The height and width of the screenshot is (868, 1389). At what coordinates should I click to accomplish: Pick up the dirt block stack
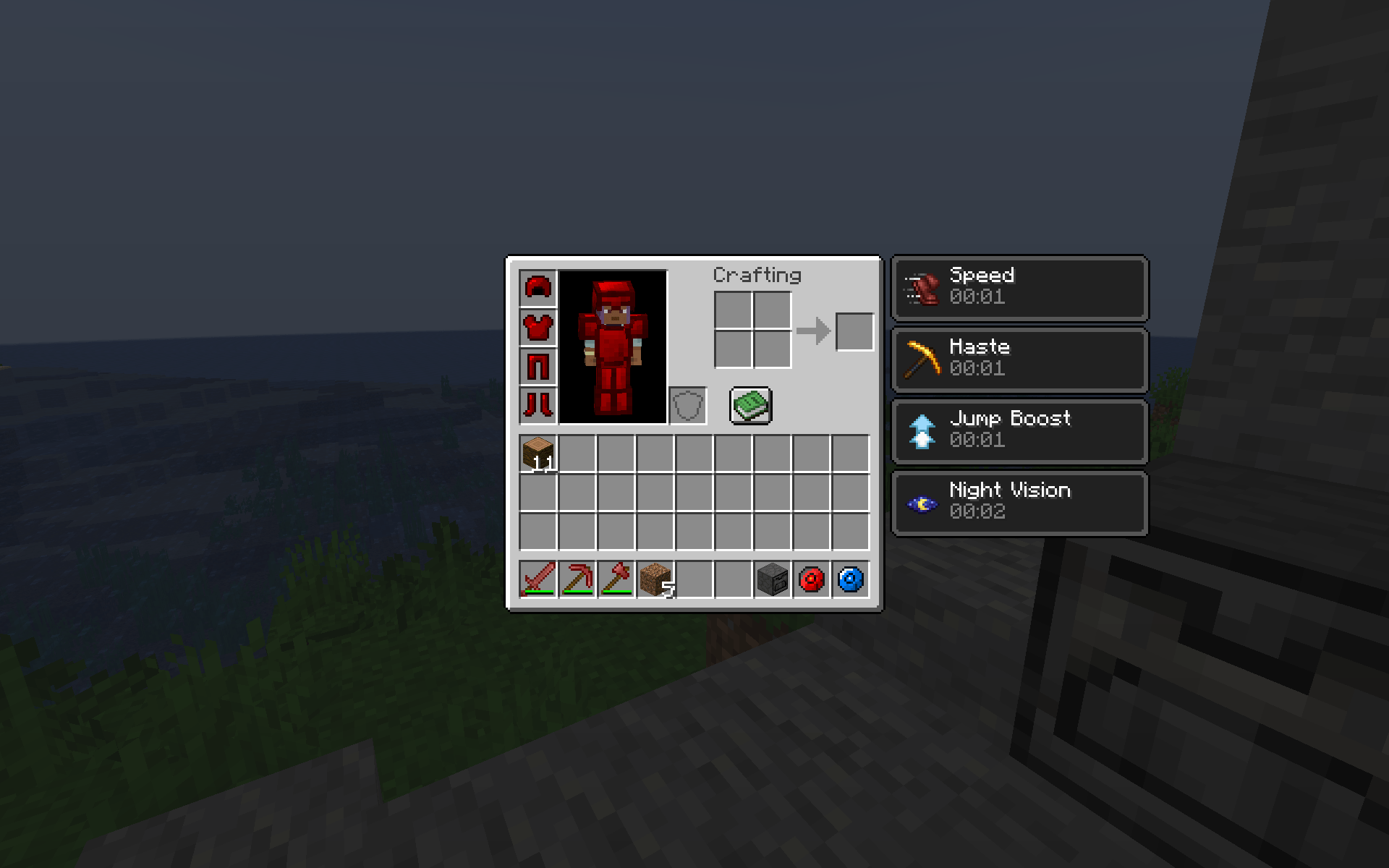tap(656, 579)
